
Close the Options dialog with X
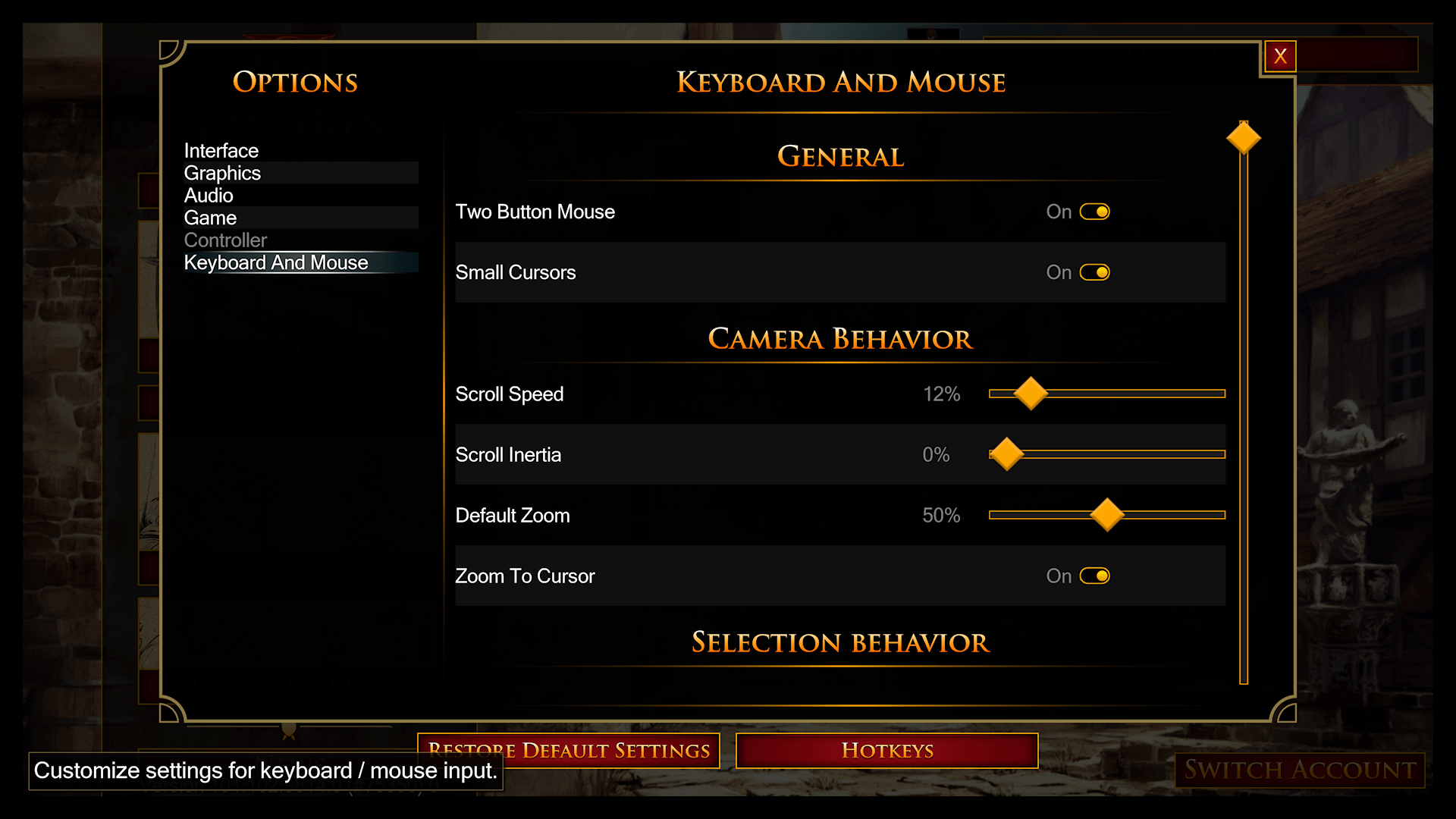tap(1281, 55)
